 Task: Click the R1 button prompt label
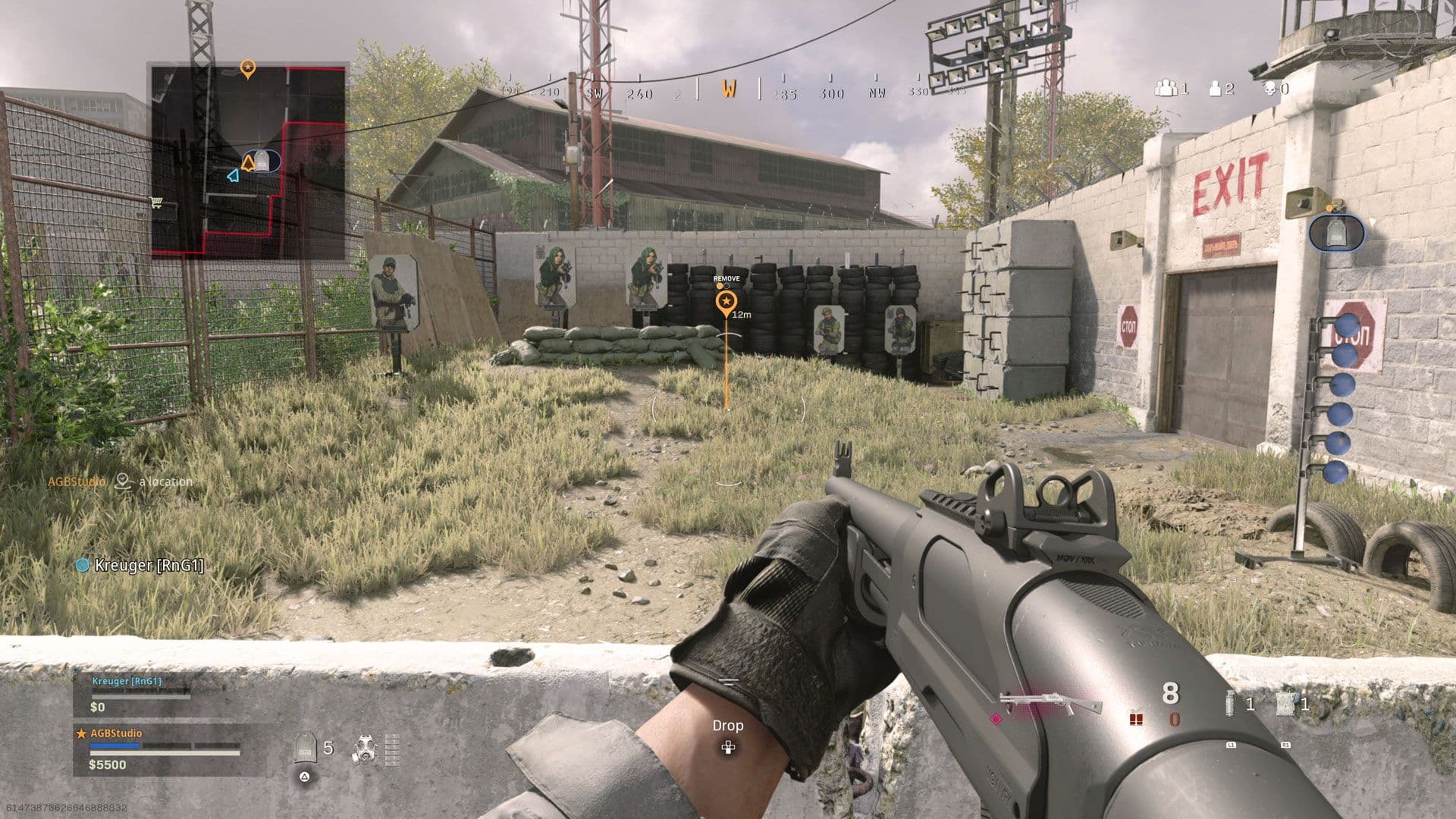click(1286, 745)
